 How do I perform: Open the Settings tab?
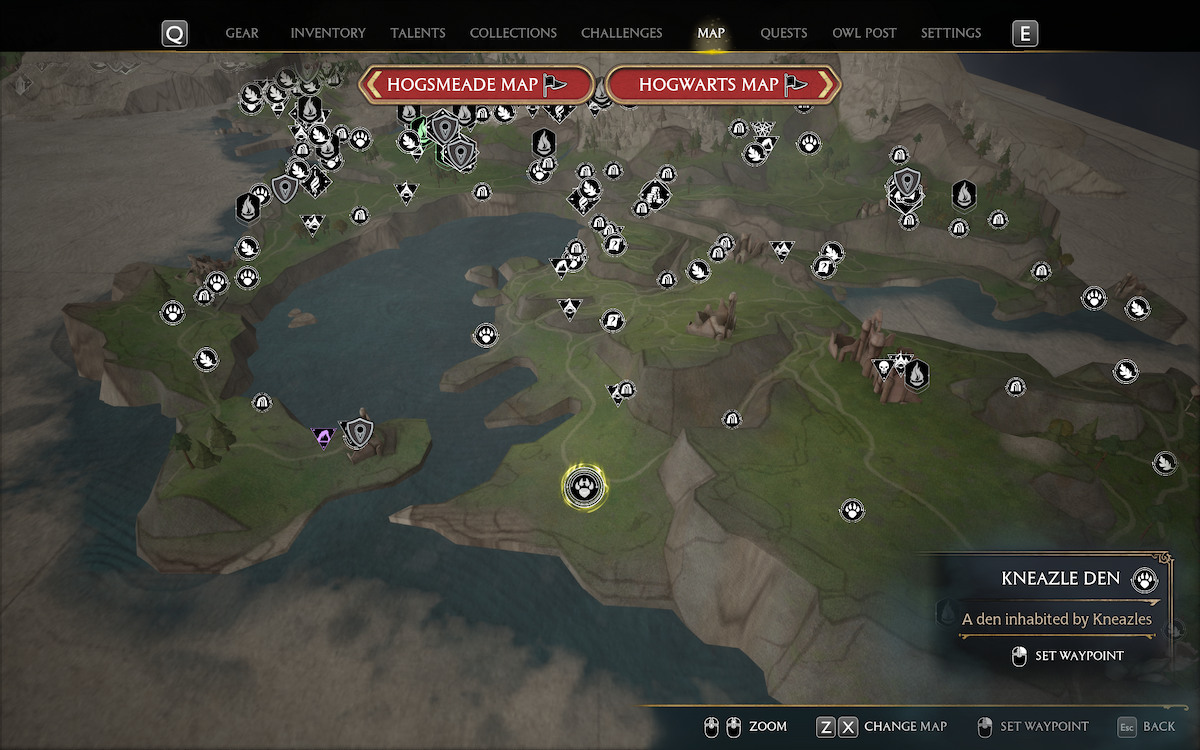[x=951, y=33]
